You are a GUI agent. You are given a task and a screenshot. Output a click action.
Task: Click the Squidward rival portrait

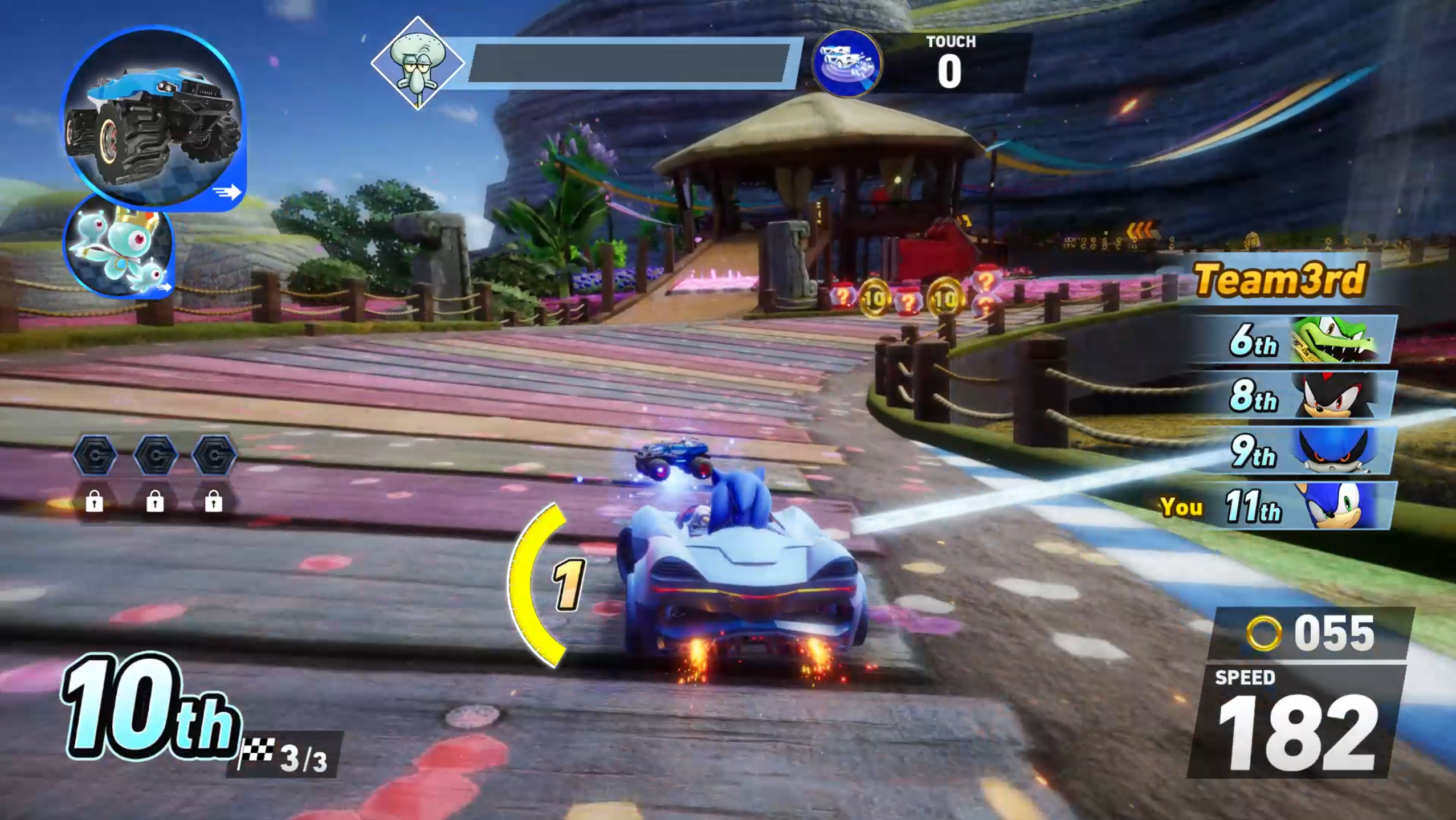click(x=417, y=63)
